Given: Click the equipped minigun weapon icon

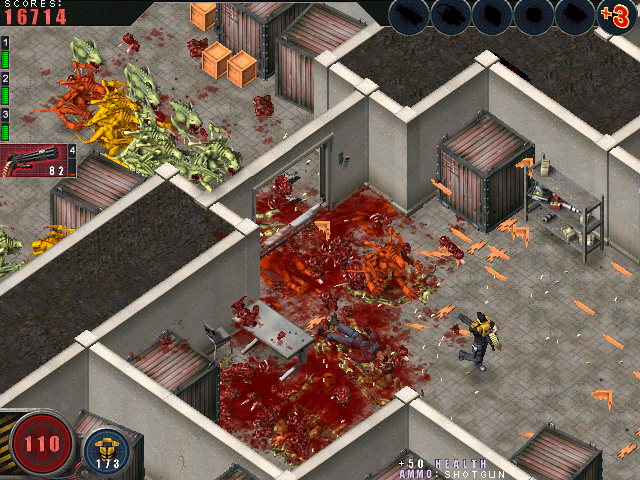Looking at the screenshot, I should point(33,160).
